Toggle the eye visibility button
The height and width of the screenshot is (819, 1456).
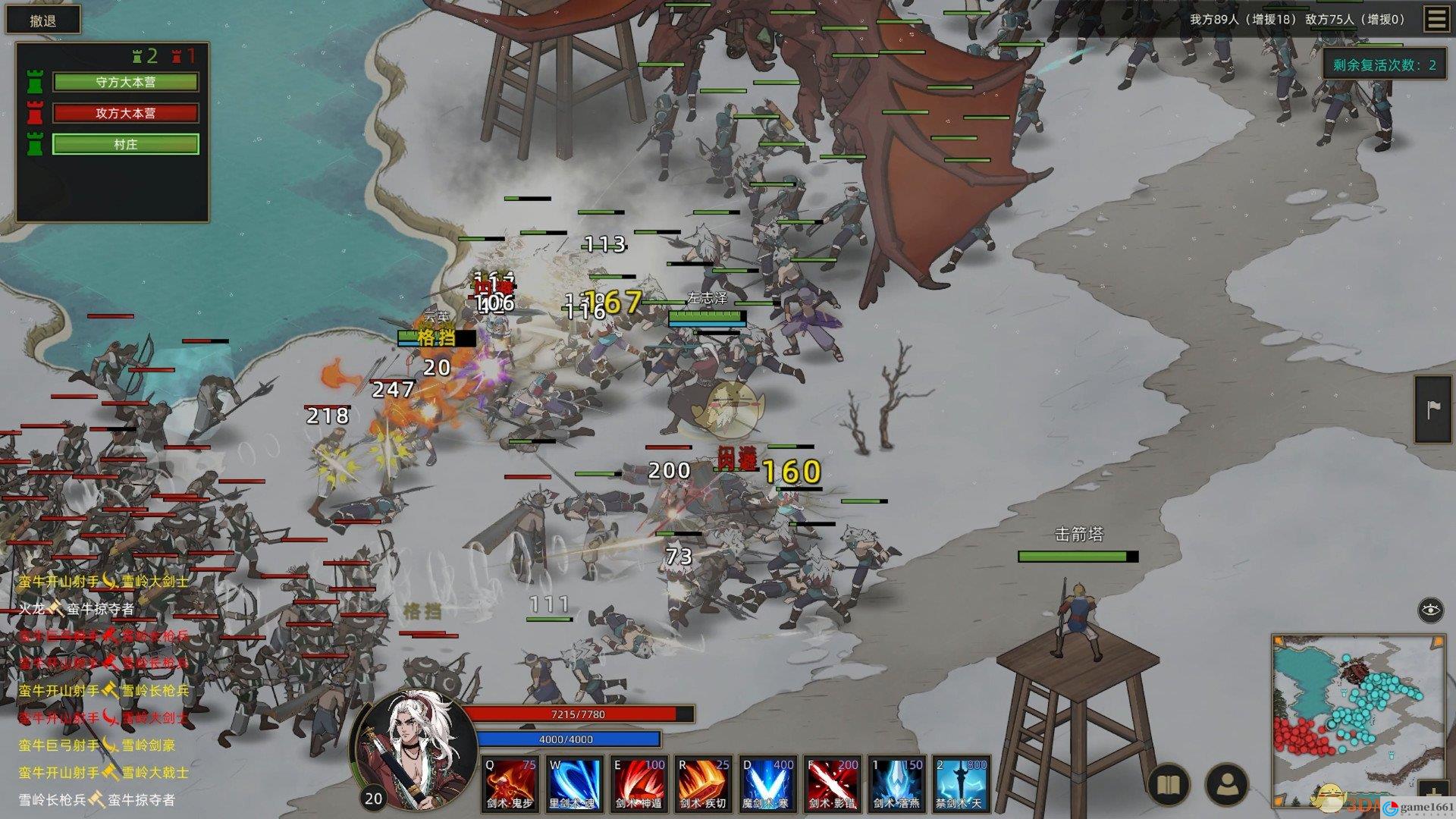(x=1430, y=610)
